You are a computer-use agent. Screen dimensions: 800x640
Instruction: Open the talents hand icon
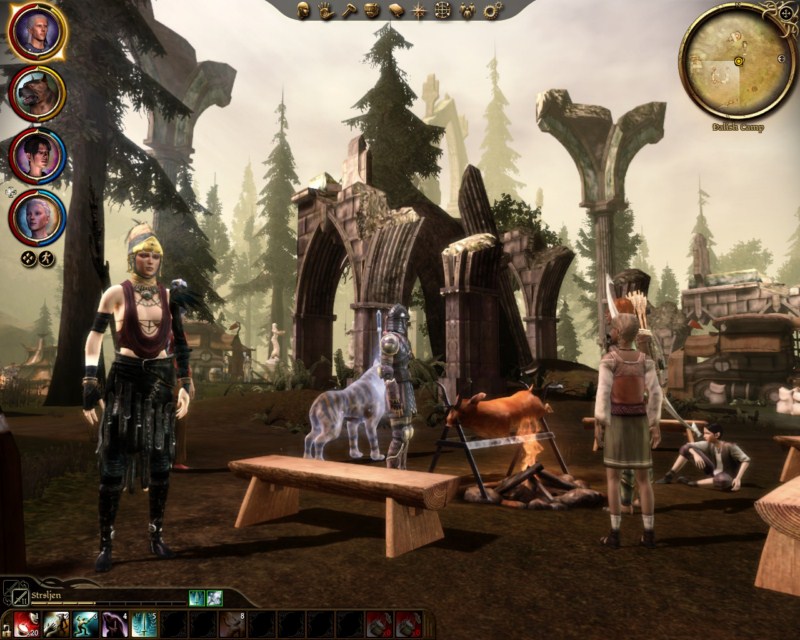pos(326,11)
